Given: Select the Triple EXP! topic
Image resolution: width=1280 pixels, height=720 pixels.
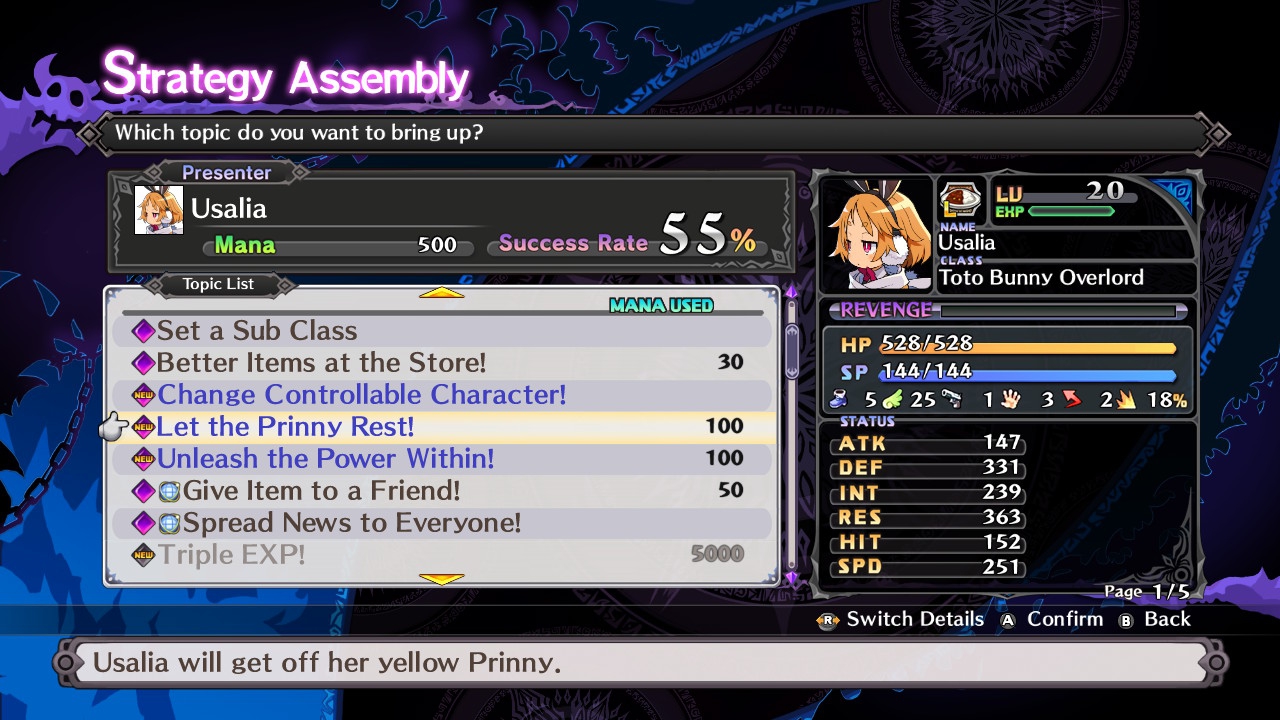Looking at the screenshot, I should point(232,554).
